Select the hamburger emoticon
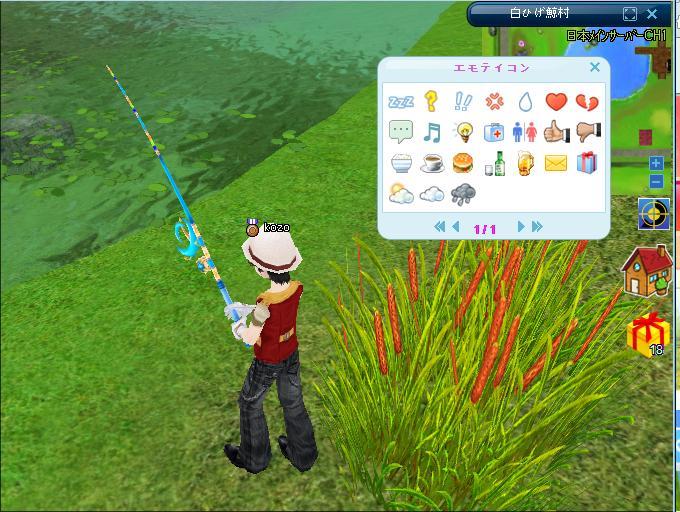Viewport: 680px width, 512px height. click(x=463, y=163)
